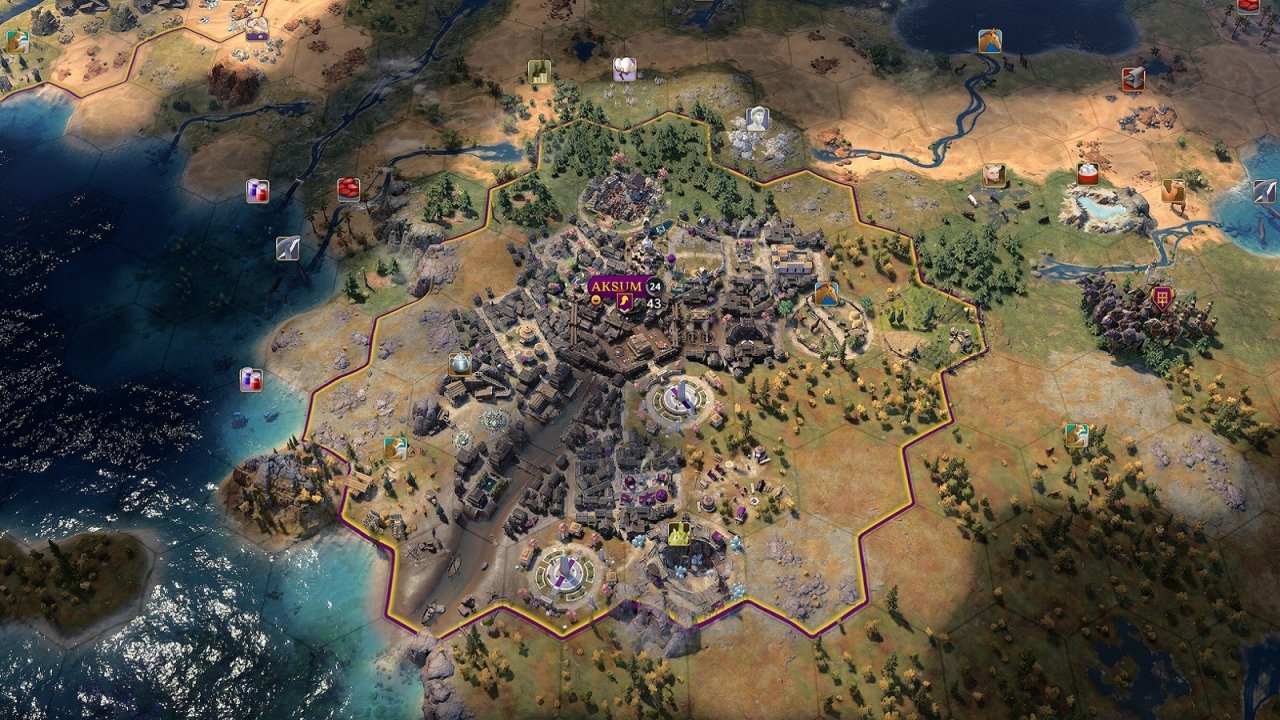The height and width of the screenshot is (720, 1280).
Task: Inspect the salt resource icon
Action: point(1088,173)
